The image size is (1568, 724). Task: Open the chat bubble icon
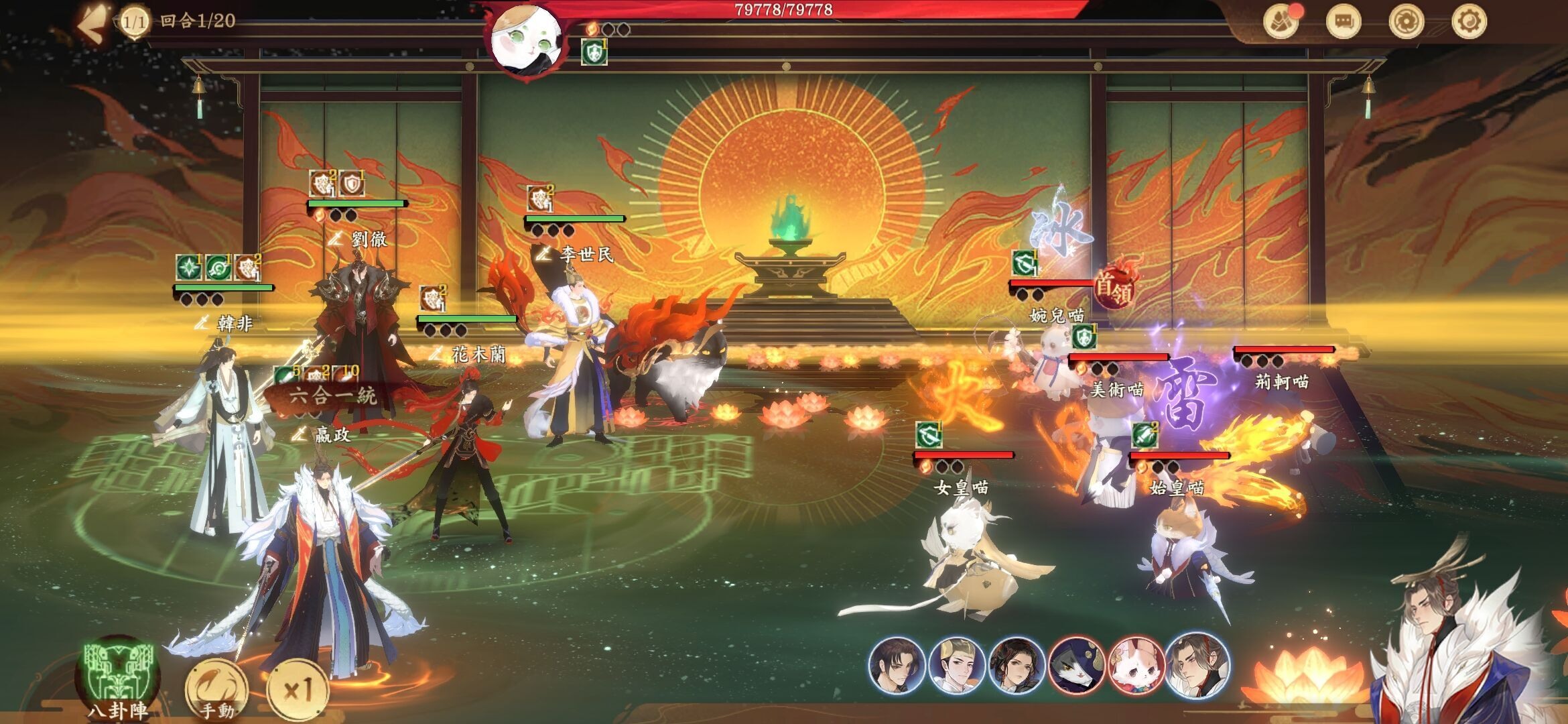(x=1344, y=21)
